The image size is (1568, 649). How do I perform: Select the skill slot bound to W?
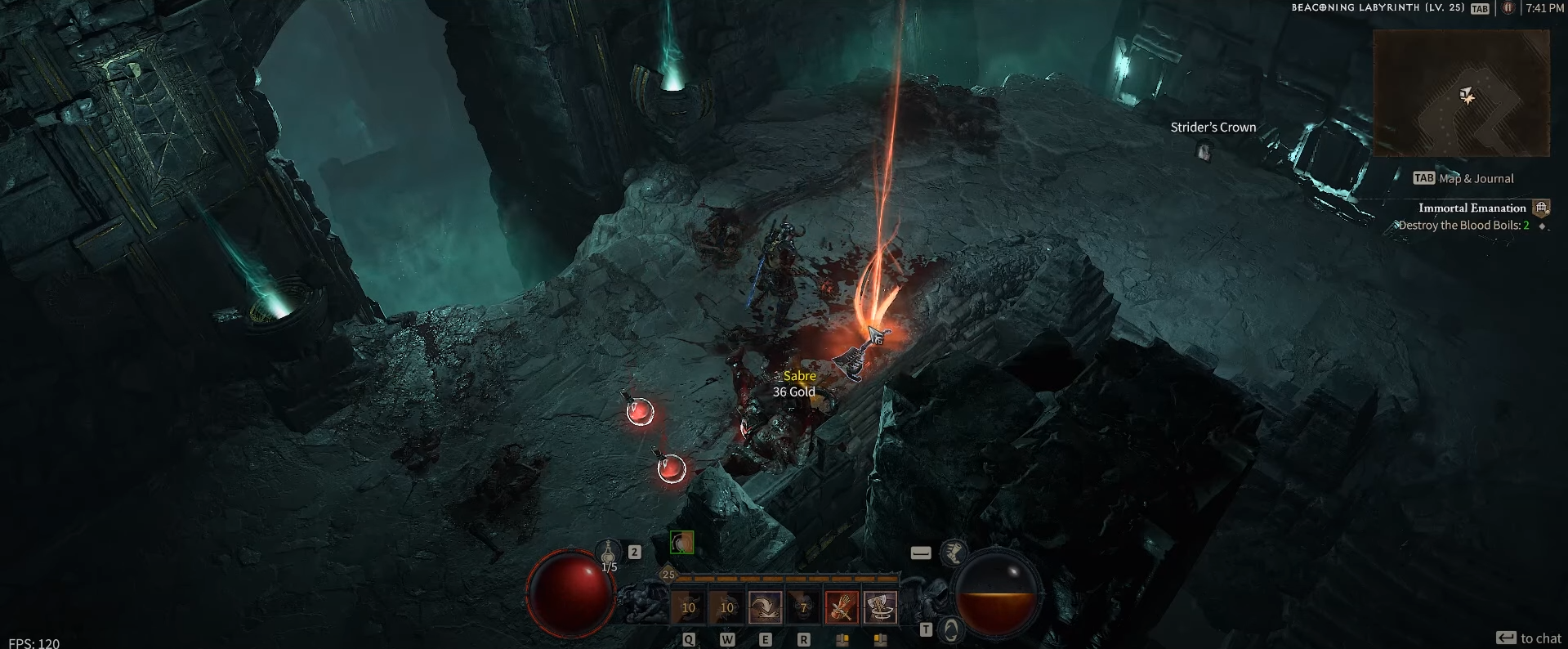tap(726, 607)
